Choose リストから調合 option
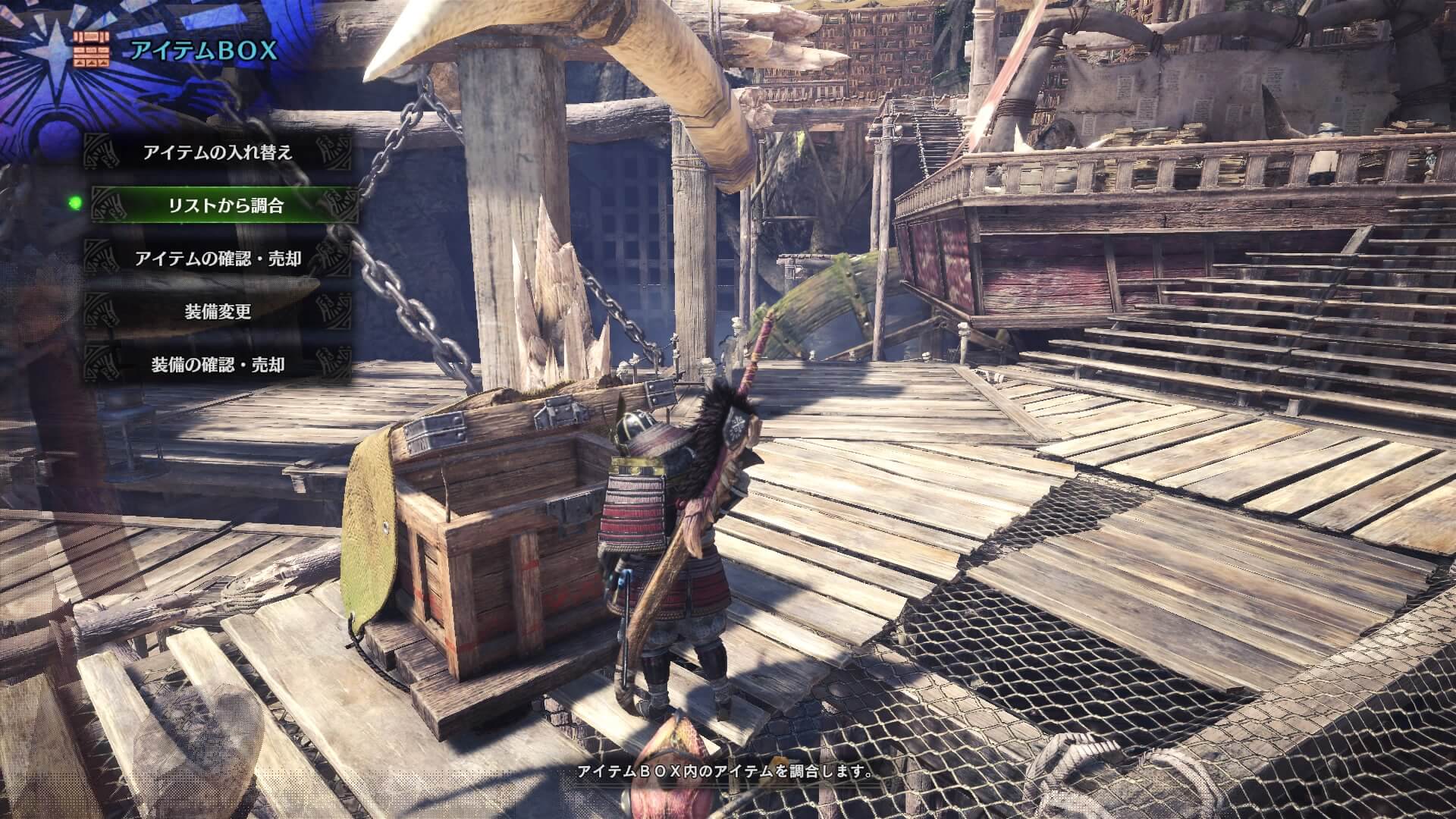1456x819 pixels. point(225,206)
